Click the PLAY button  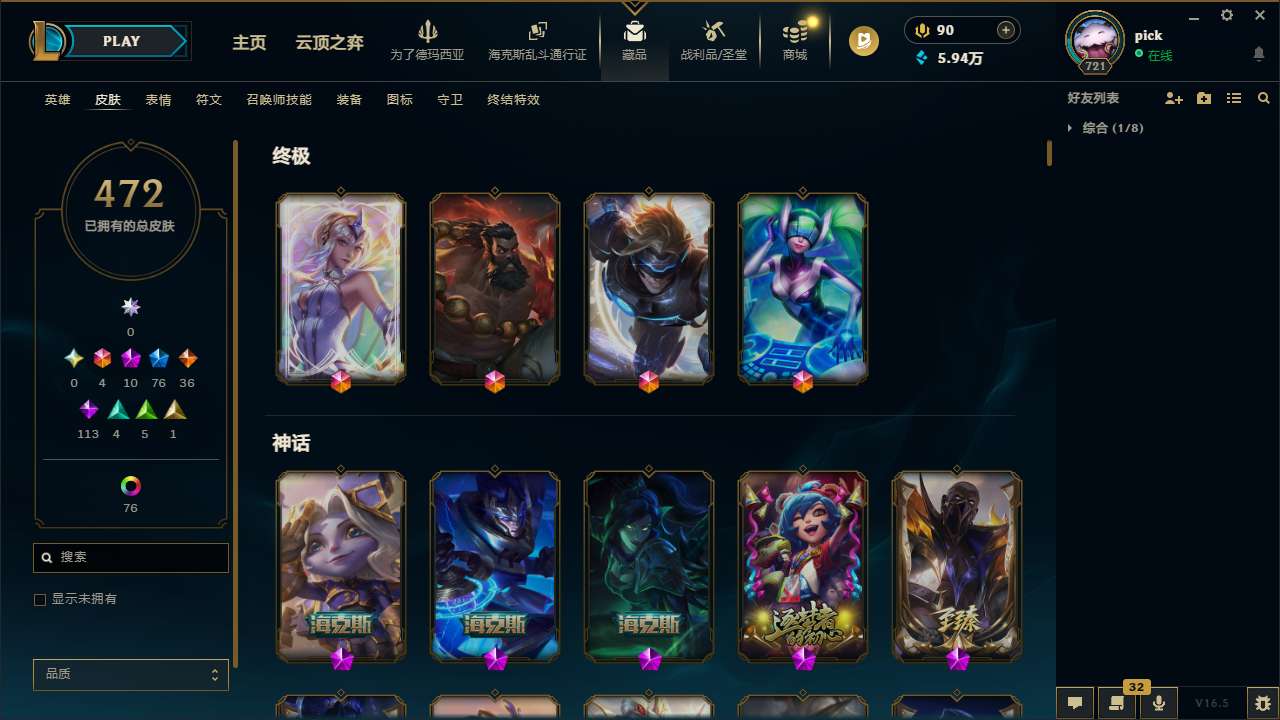[x=121, y=41]
